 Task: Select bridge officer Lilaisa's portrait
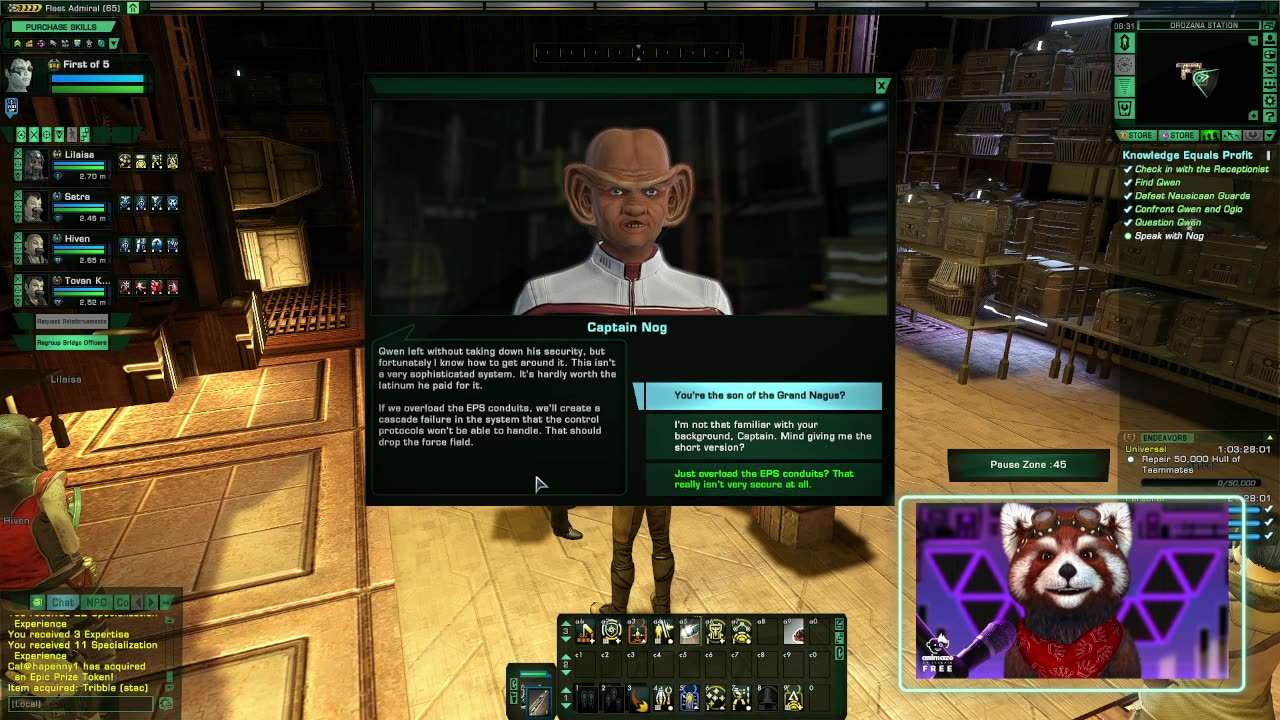click(x=34, y=164)
